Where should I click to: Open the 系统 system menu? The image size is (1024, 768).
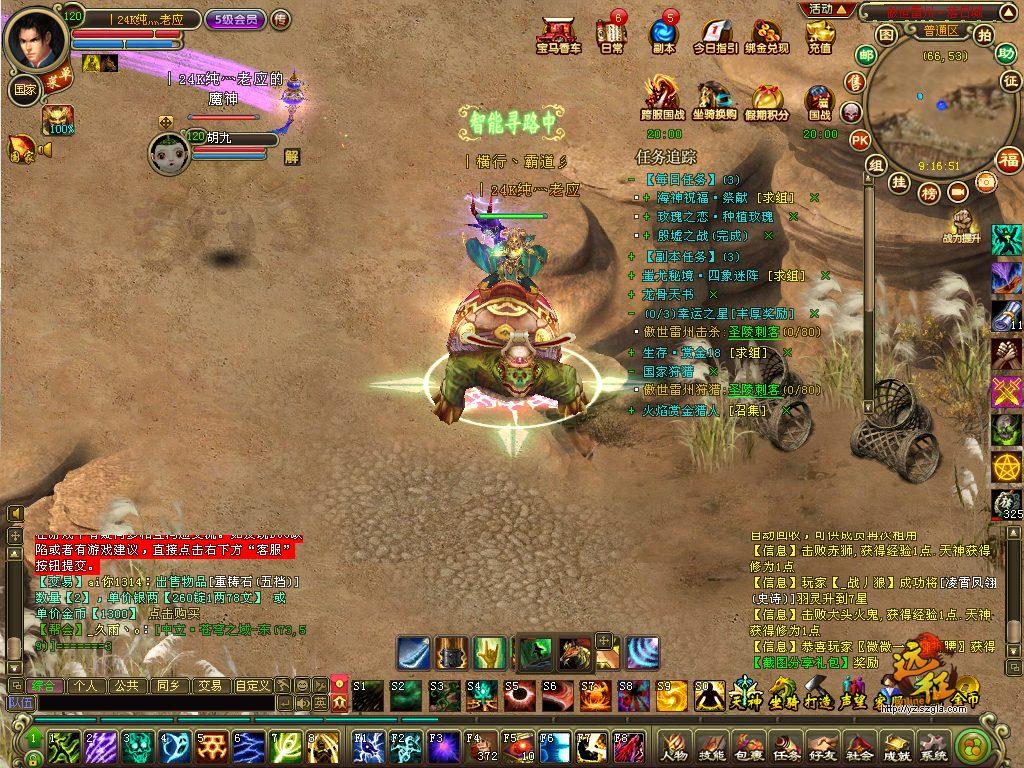click(932, 746)
